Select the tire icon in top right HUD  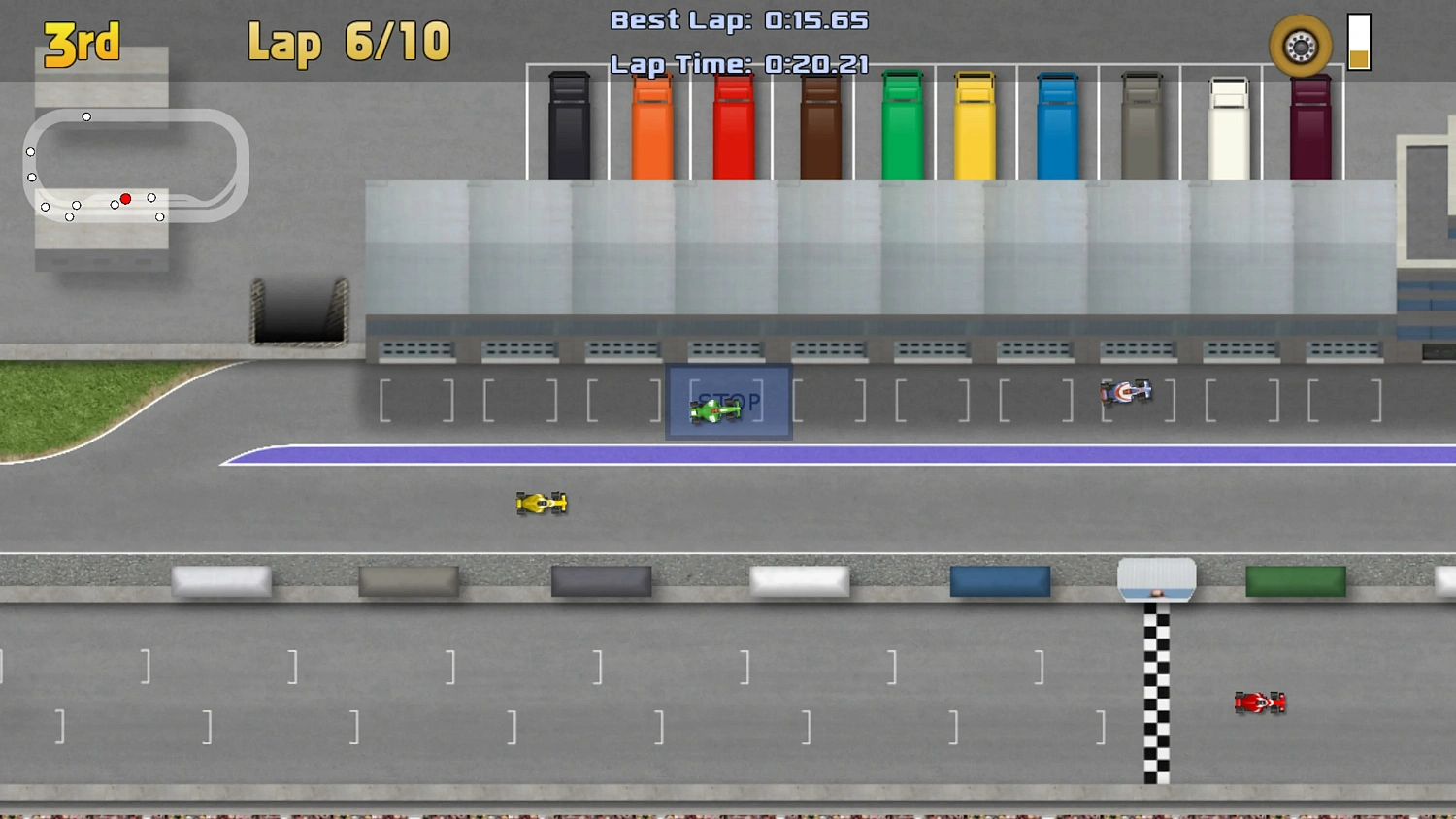click(x=1299, y=44)
